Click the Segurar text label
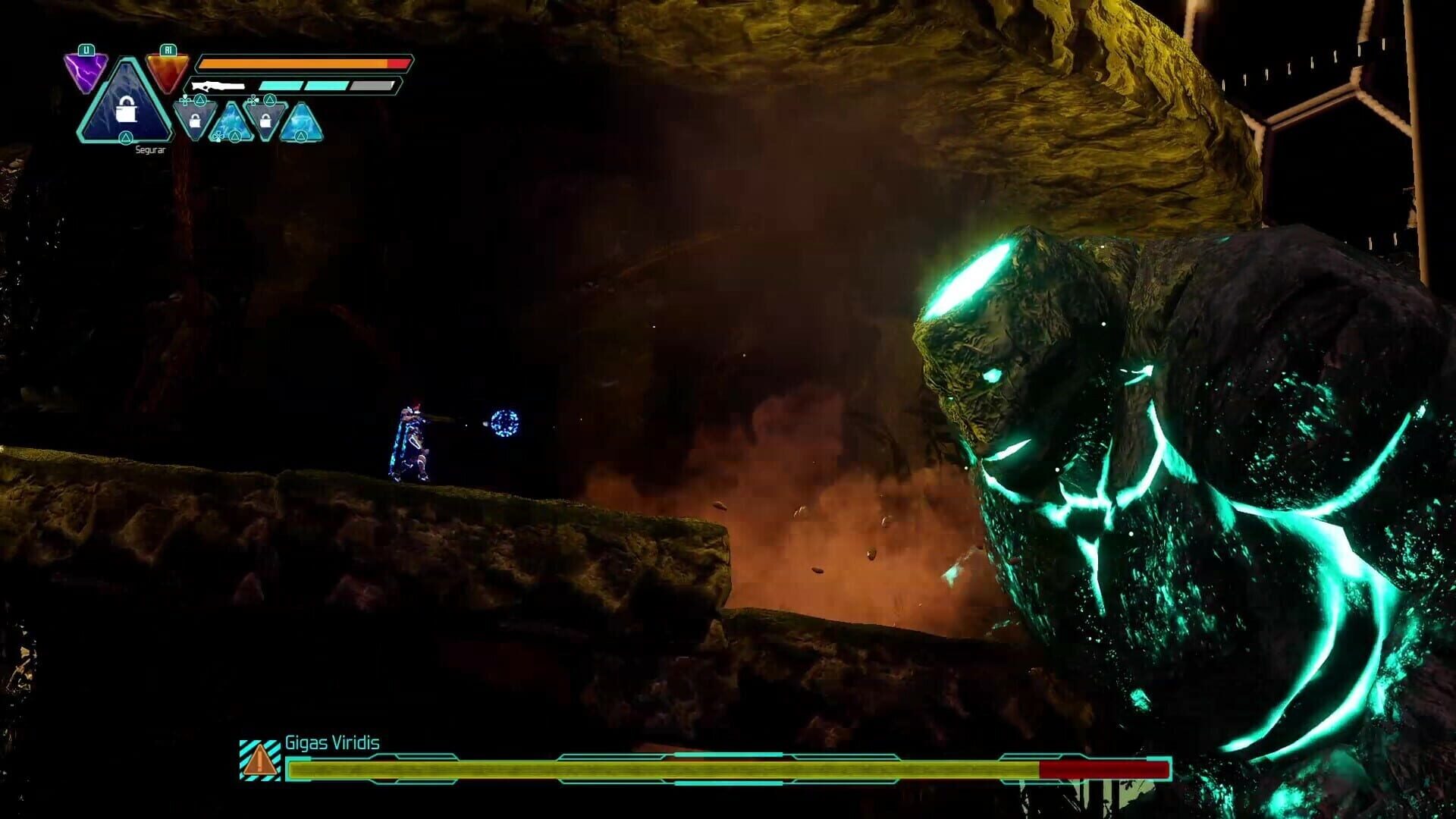Screen dimensions: 1456x819 [x=151, y=150]
